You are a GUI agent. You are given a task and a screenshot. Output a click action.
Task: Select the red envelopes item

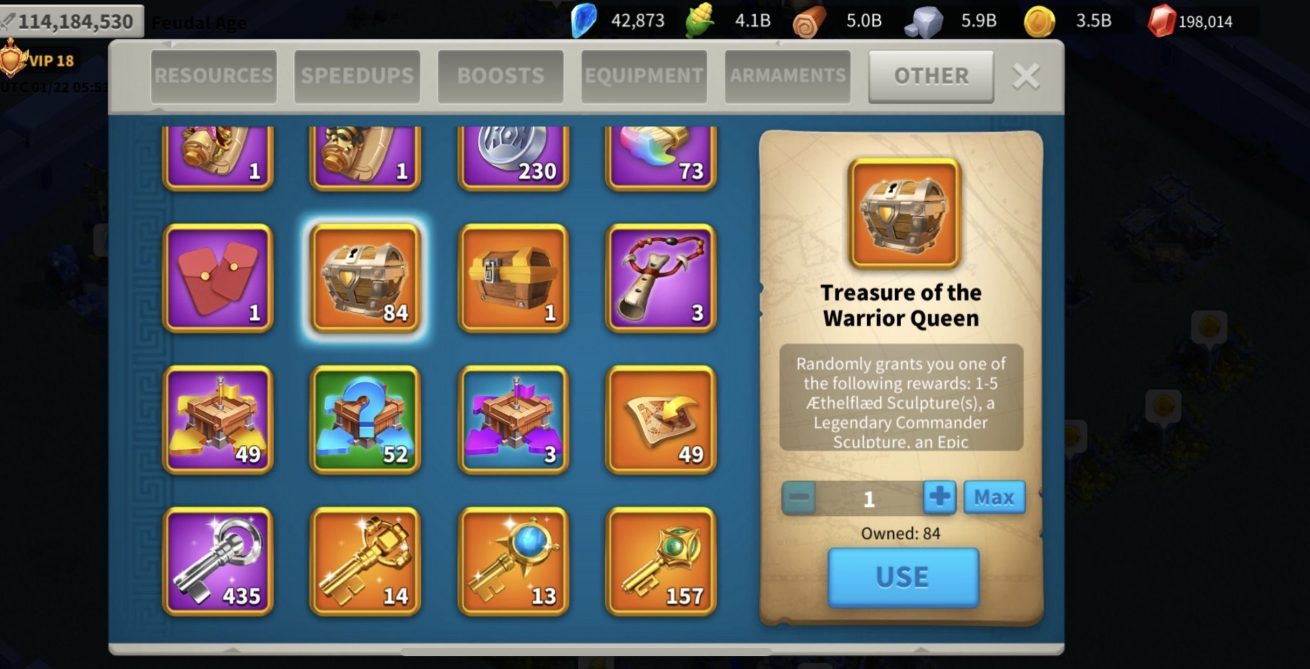pyautogui.click(x=218, y=278)
